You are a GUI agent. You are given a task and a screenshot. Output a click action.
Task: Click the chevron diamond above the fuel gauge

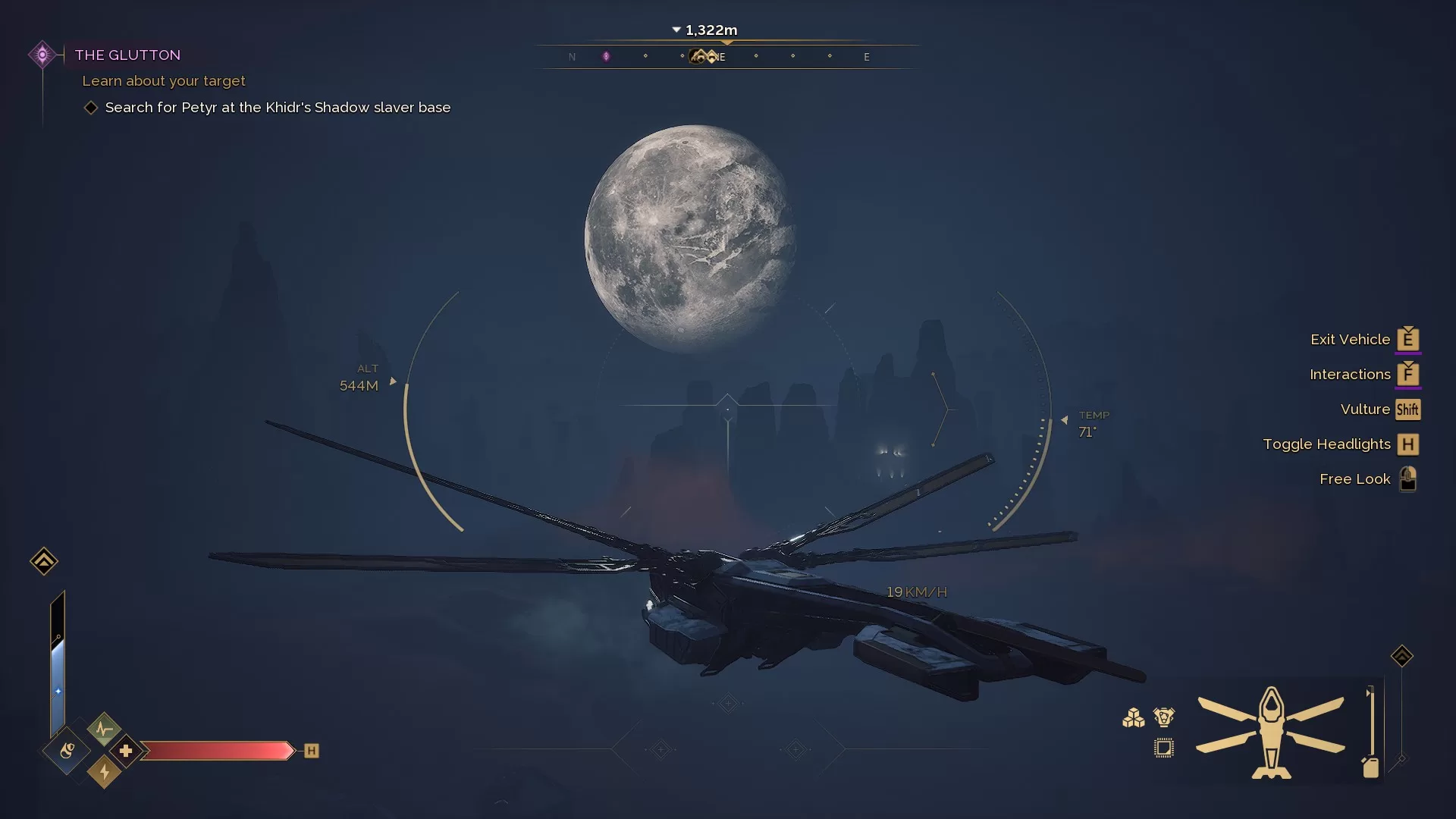tap(1401, 656)
